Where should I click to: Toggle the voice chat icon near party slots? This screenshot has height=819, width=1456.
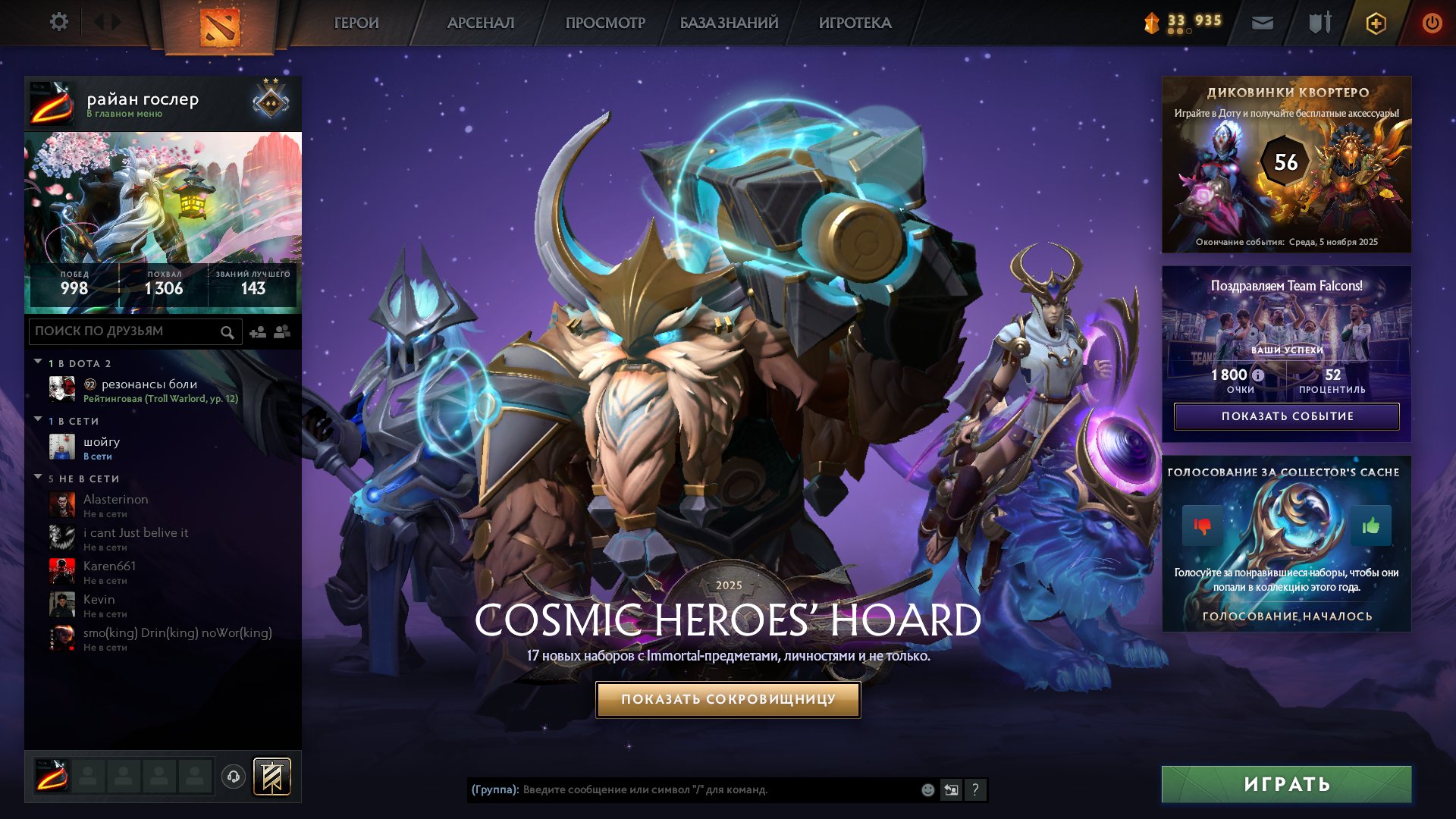point(233,775)
